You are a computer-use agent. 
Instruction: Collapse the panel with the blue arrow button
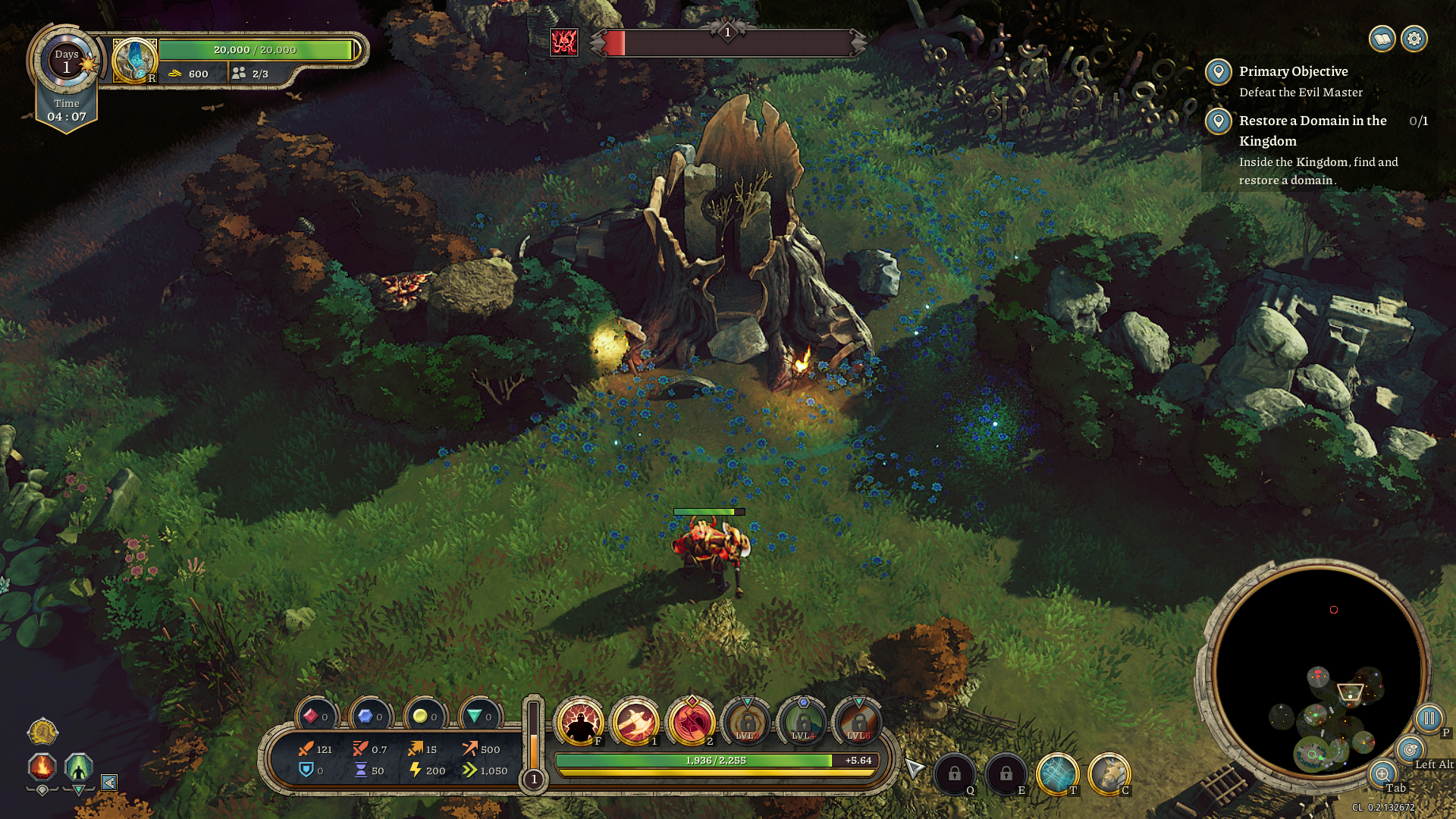click(x=109, y=782)
